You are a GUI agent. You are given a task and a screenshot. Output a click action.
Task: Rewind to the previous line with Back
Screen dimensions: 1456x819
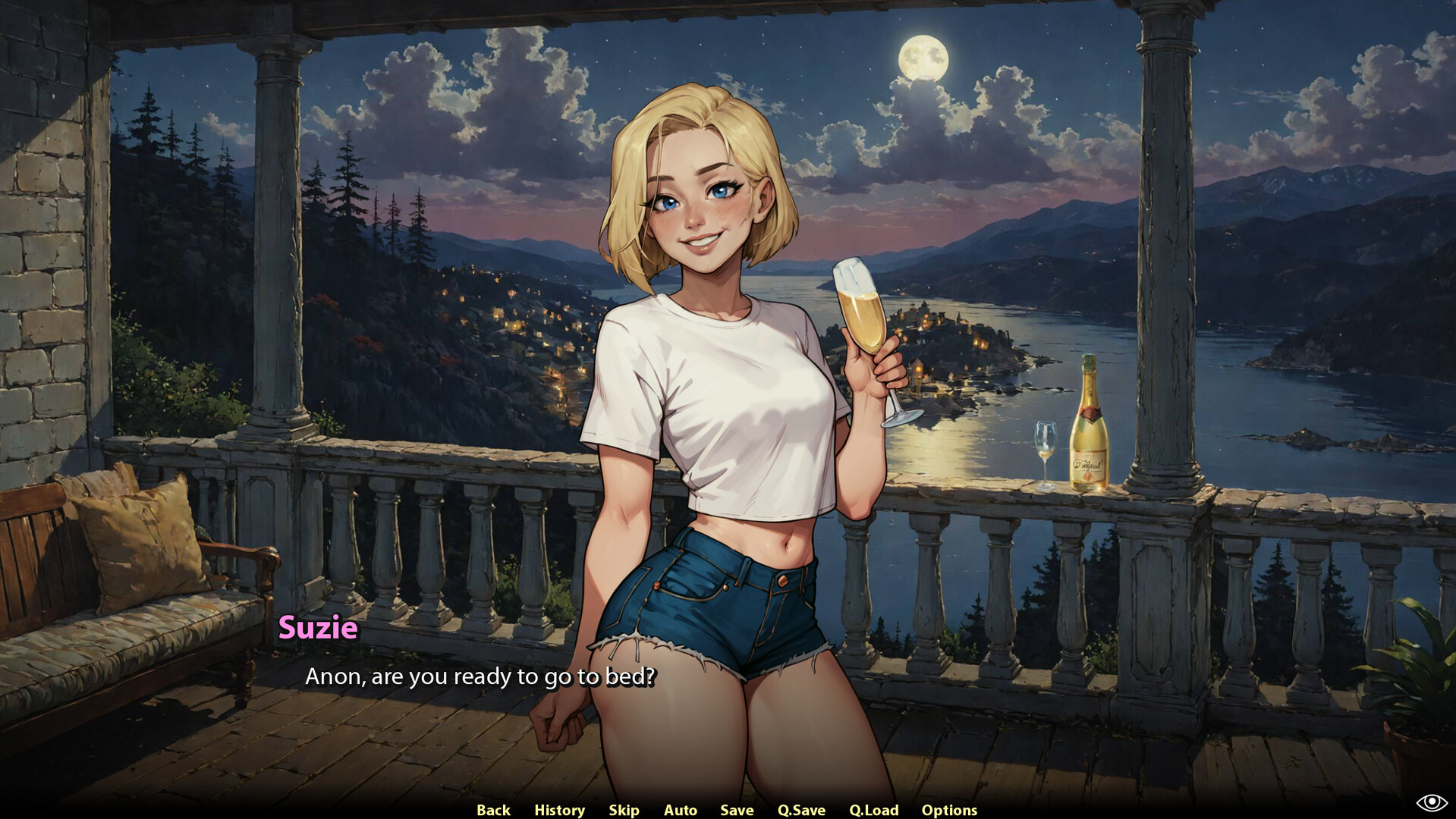[x=492, y=809]
